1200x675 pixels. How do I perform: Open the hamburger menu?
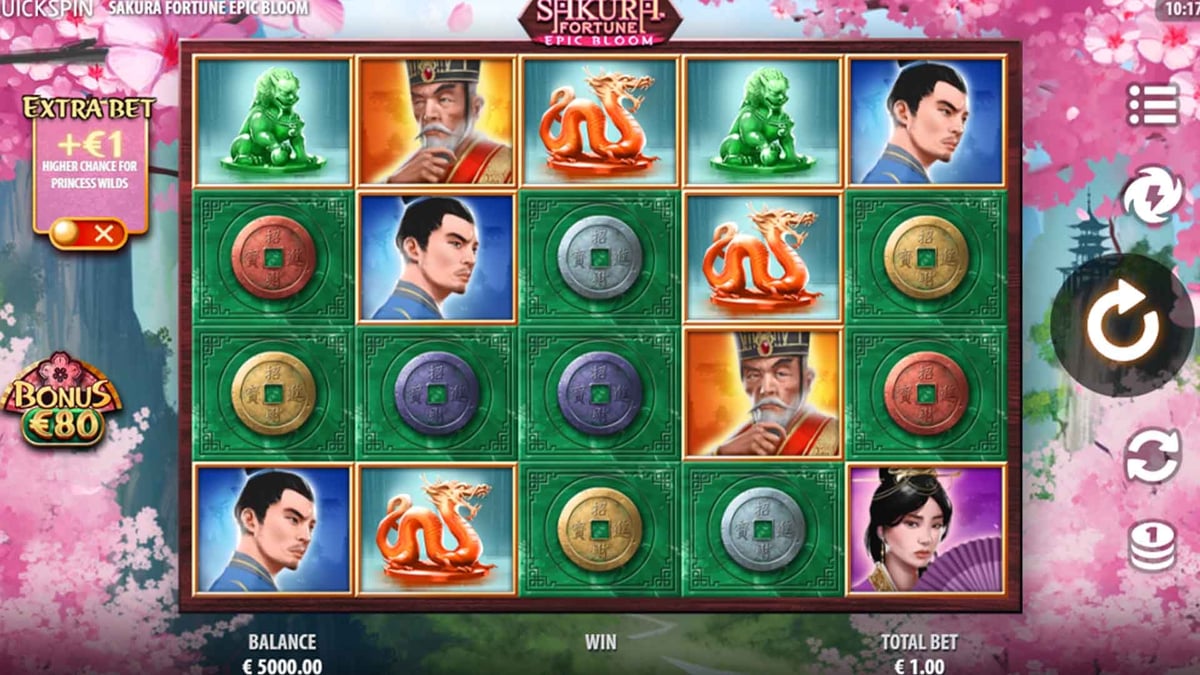(1153, 105)
